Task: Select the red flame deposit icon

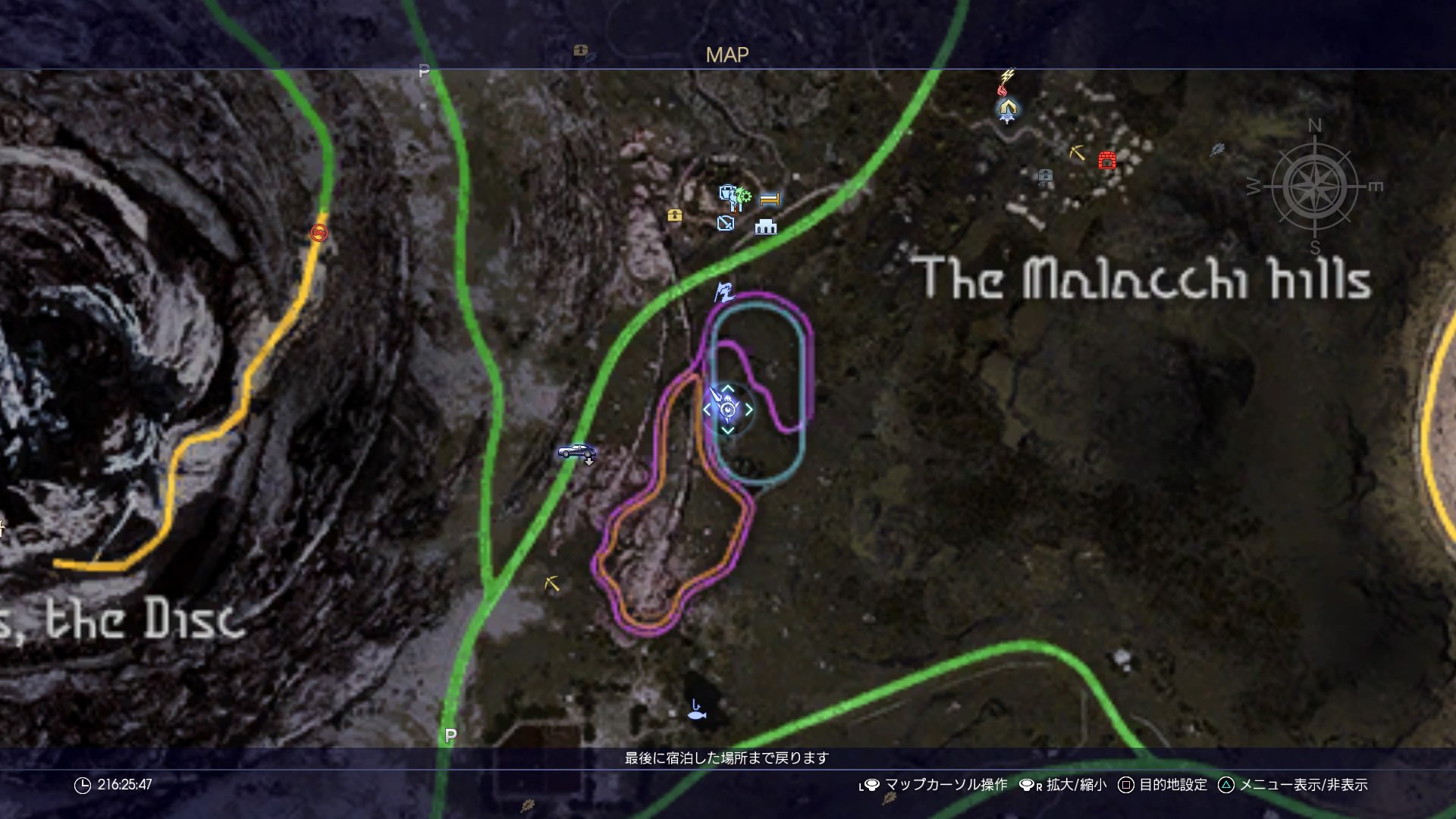Action: [1003, 90]
